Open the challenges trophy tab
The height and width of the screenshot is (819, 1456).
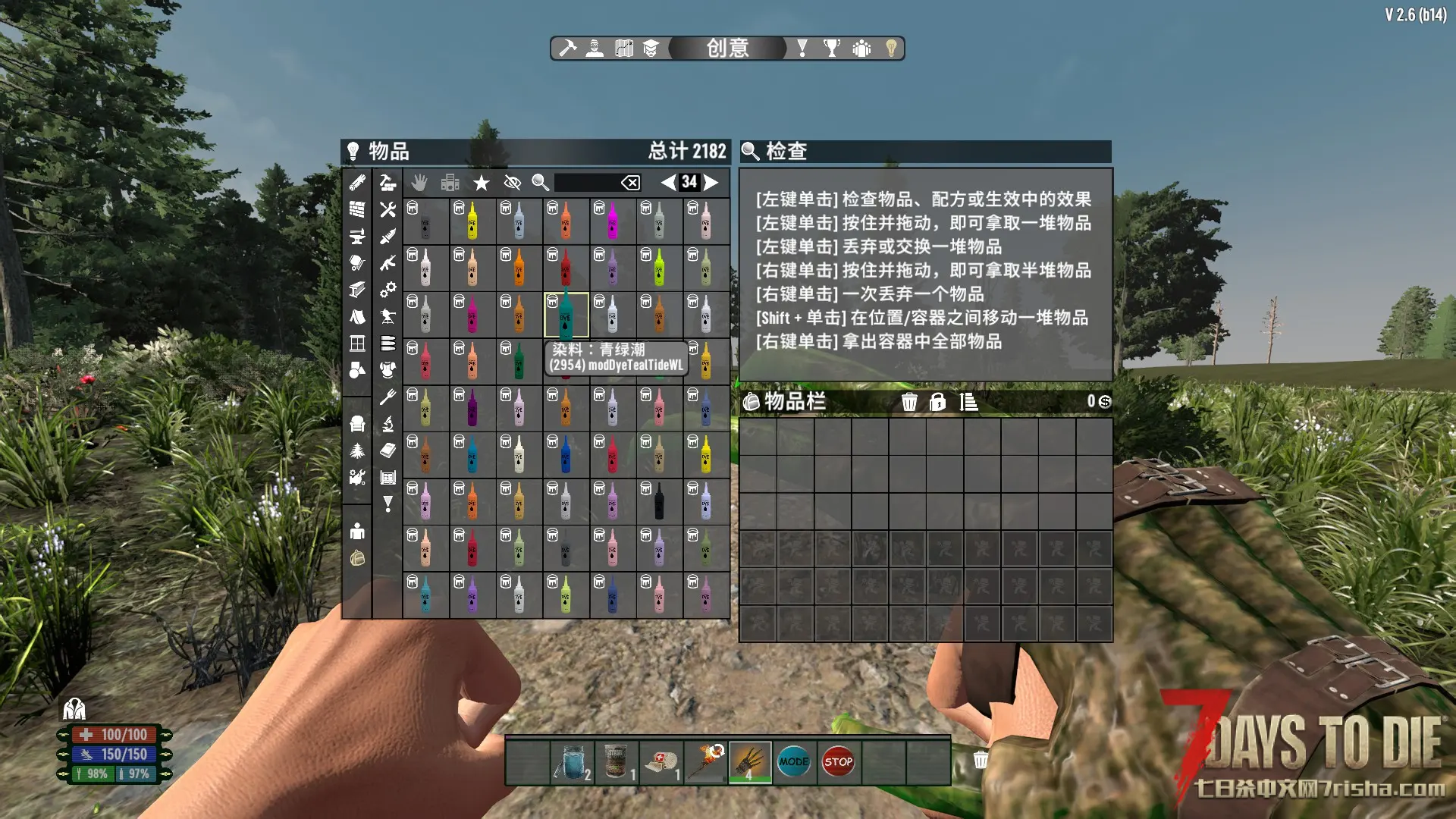(832, 49)
